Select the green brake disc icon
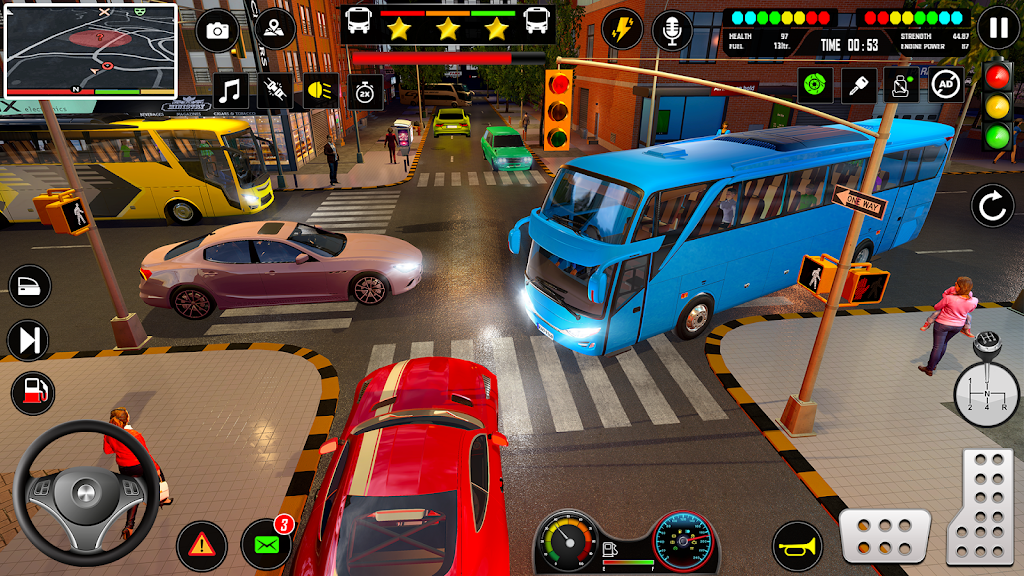The height and width of the screenshot is (576, 1024). point(815,85)
